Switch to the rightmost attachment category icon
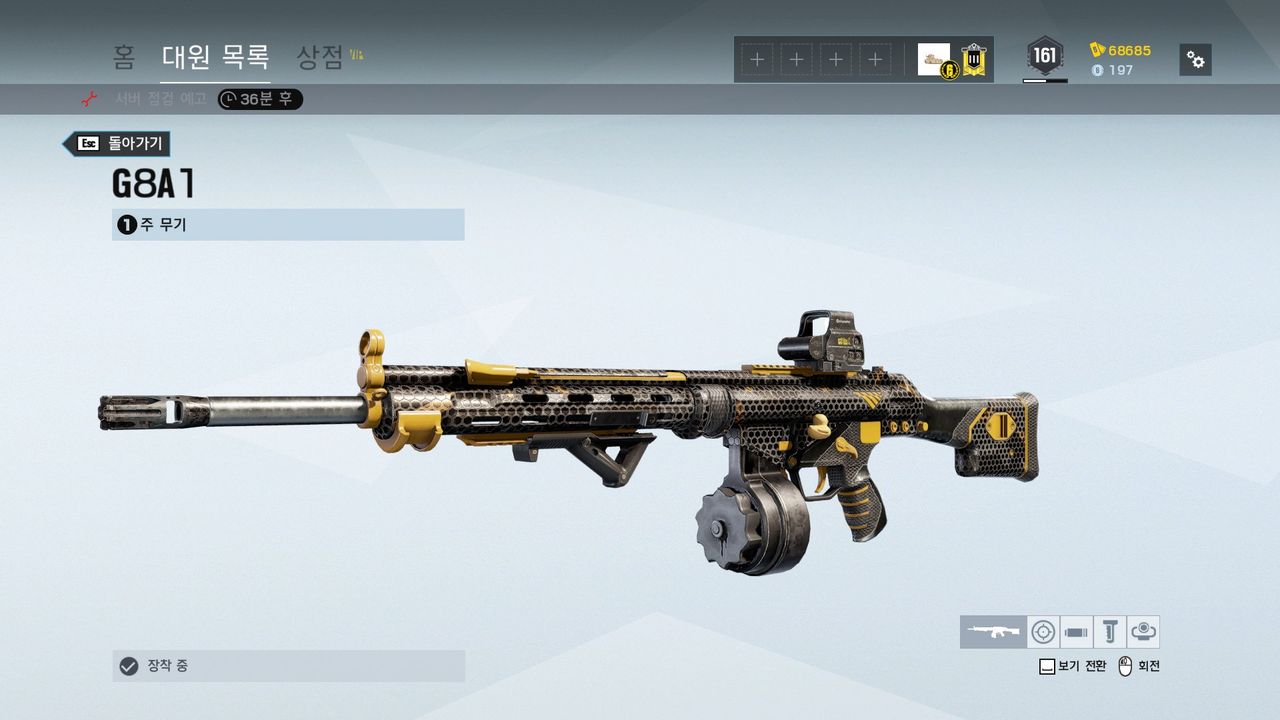The width and height of the screenshot is (1280, 720). tap(1144, 632)
